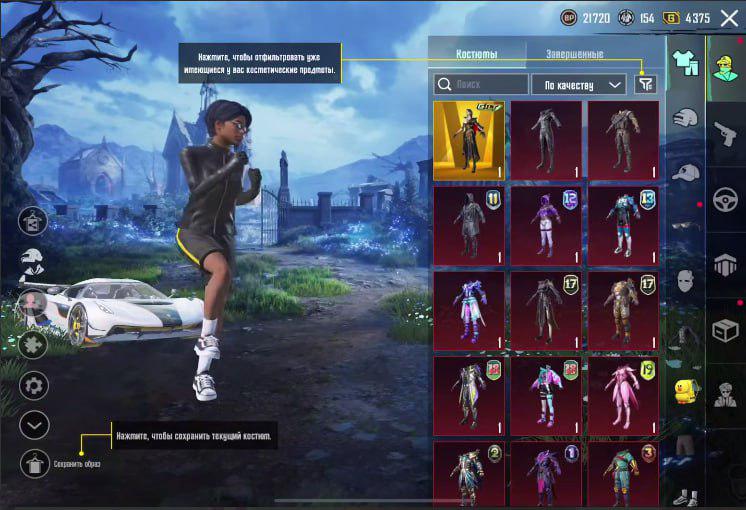The width and height of the screenshot is (746, 510).
Task: Open the Завершенные tab
Action: [x=574, y=55]
